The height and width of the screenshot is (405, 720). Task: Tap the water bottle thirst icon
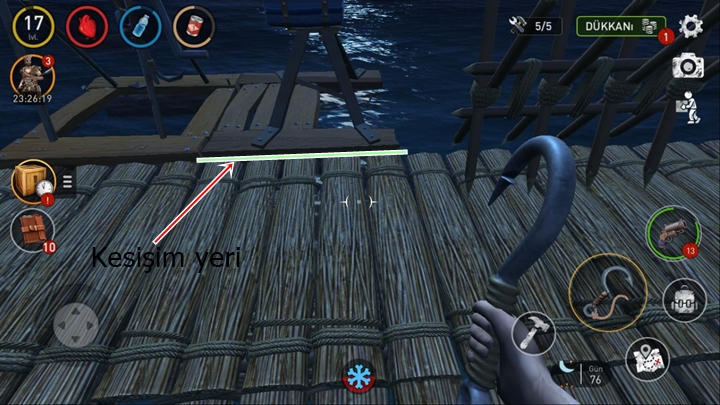coord(140,27)
